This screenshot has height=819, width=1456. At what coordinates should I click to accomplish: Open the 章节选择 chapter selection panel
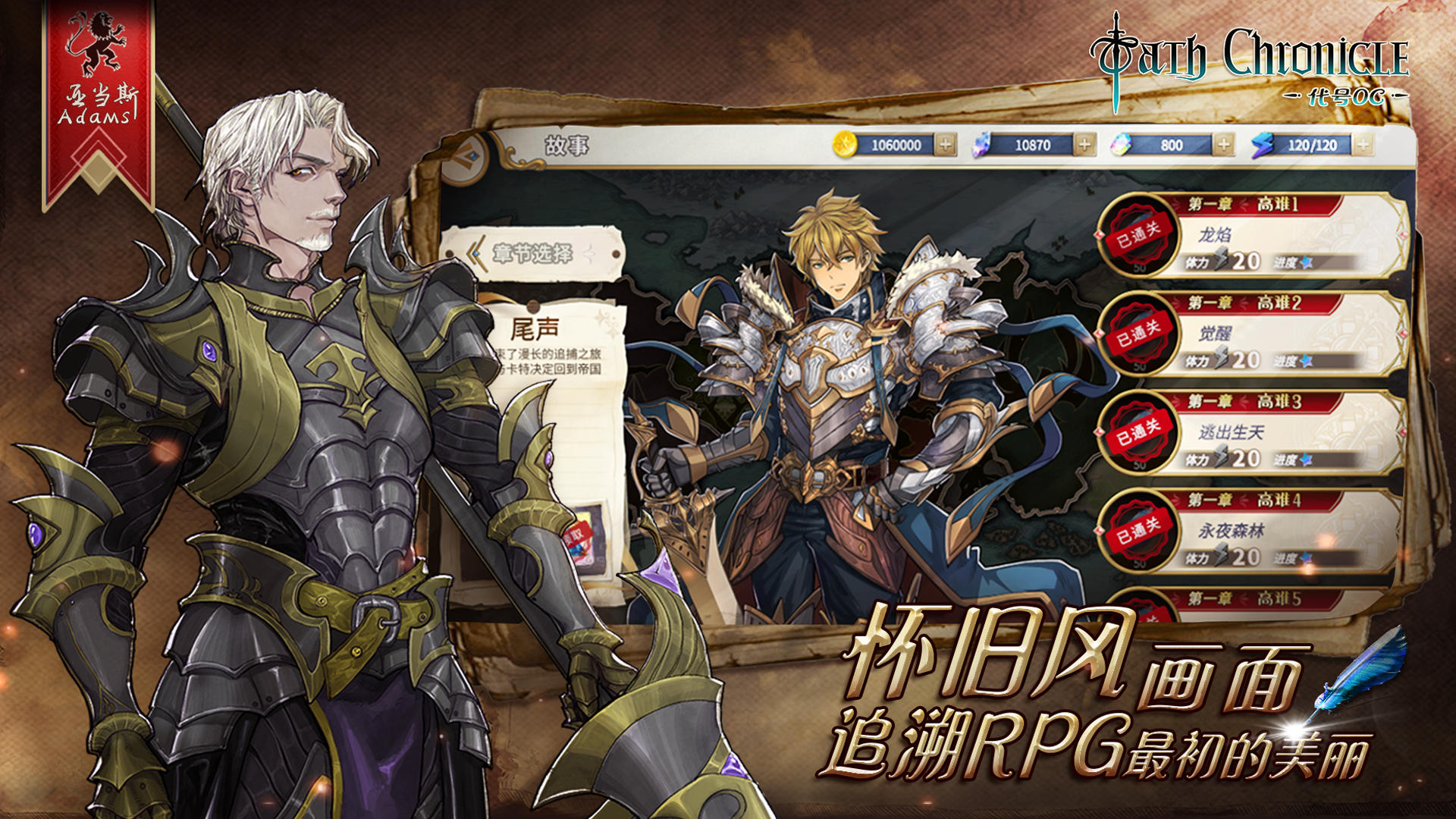click(x=540, y=254)
